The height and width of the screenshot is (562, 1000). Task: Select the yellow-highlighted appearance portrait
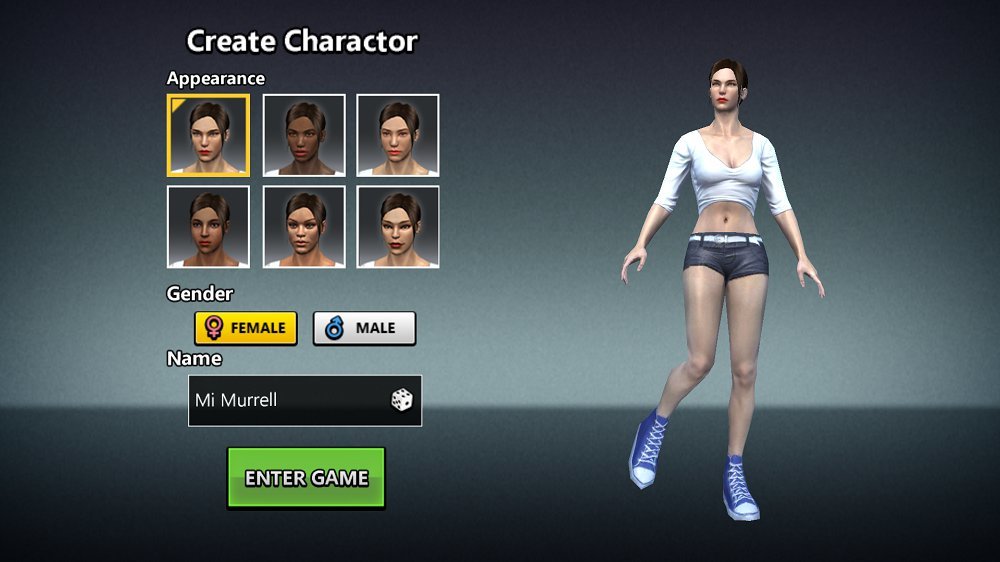pos(208,135)
